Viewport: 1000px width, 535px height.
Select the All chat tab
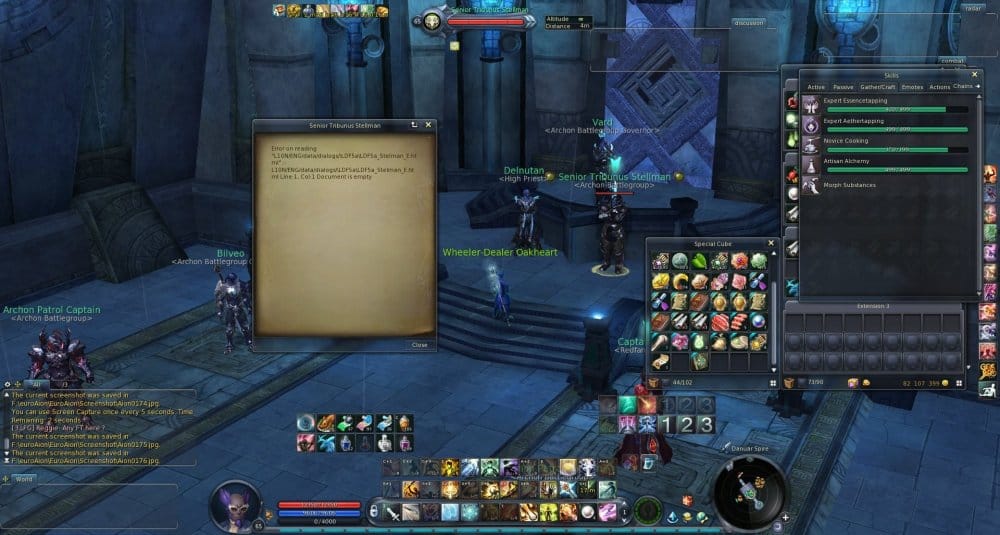click(x=37, y=383)
